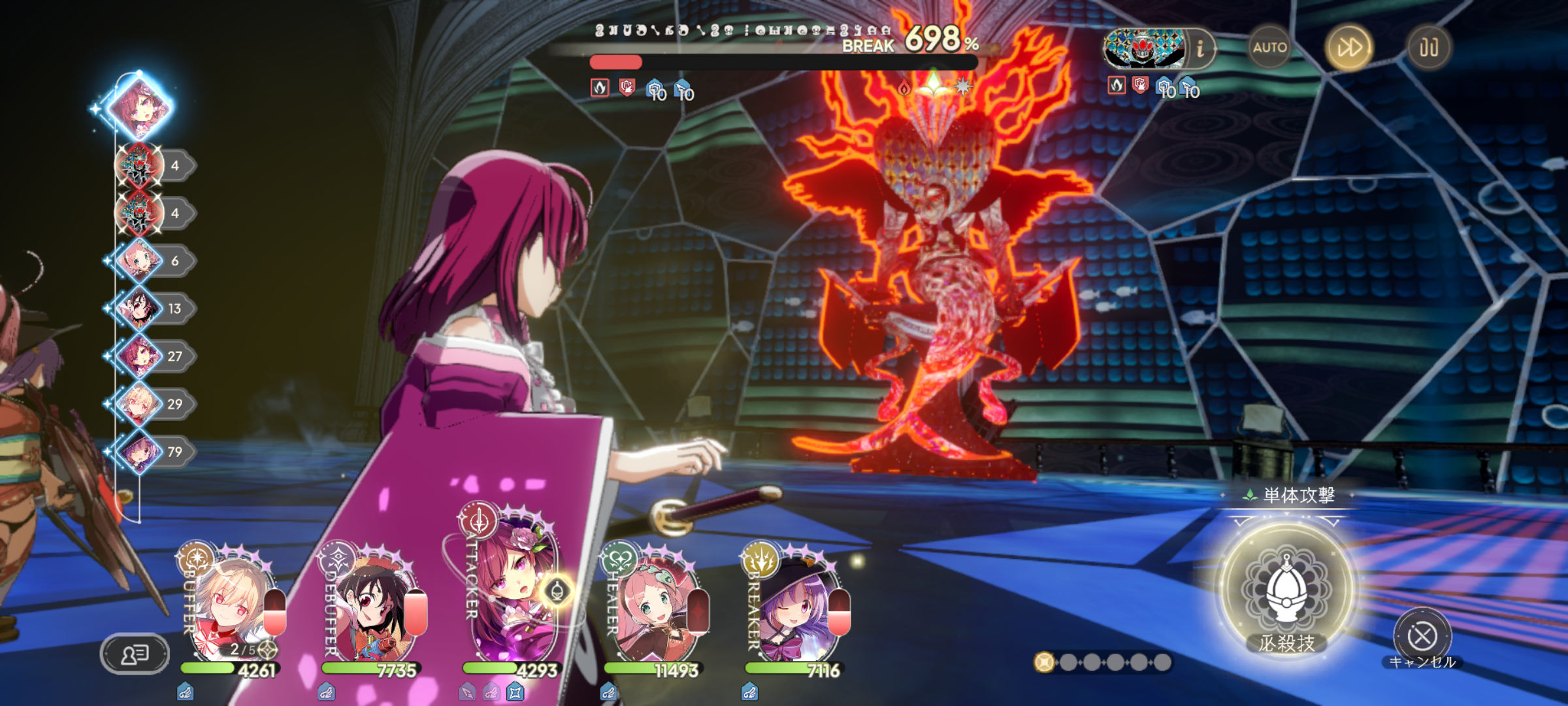
Task: Select the turn-order entry numbered 6
Action: (x=140, y=261)
